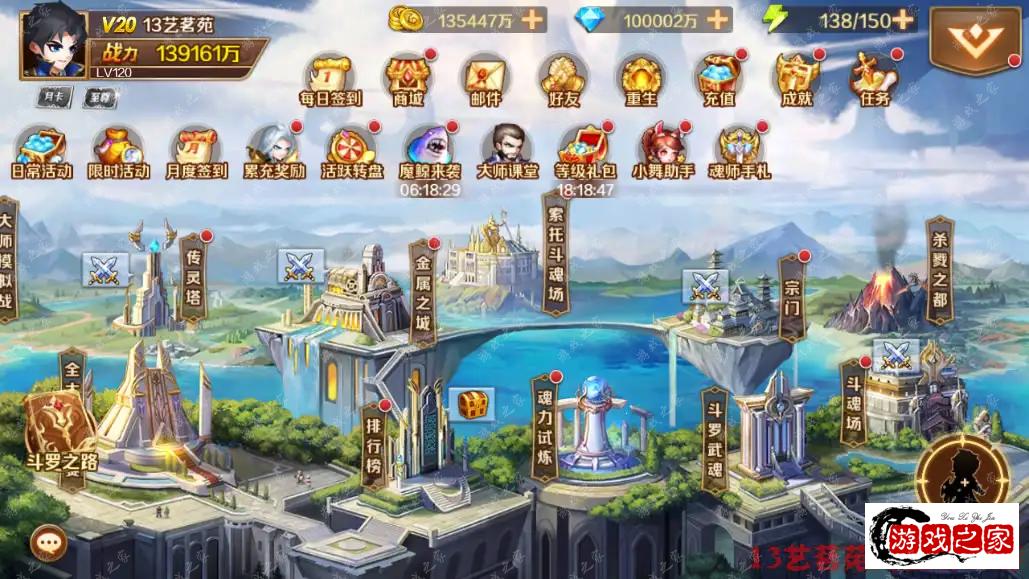
Task: Select the 活跃转盘 wheel icon
Action: [x=352, y=152]
